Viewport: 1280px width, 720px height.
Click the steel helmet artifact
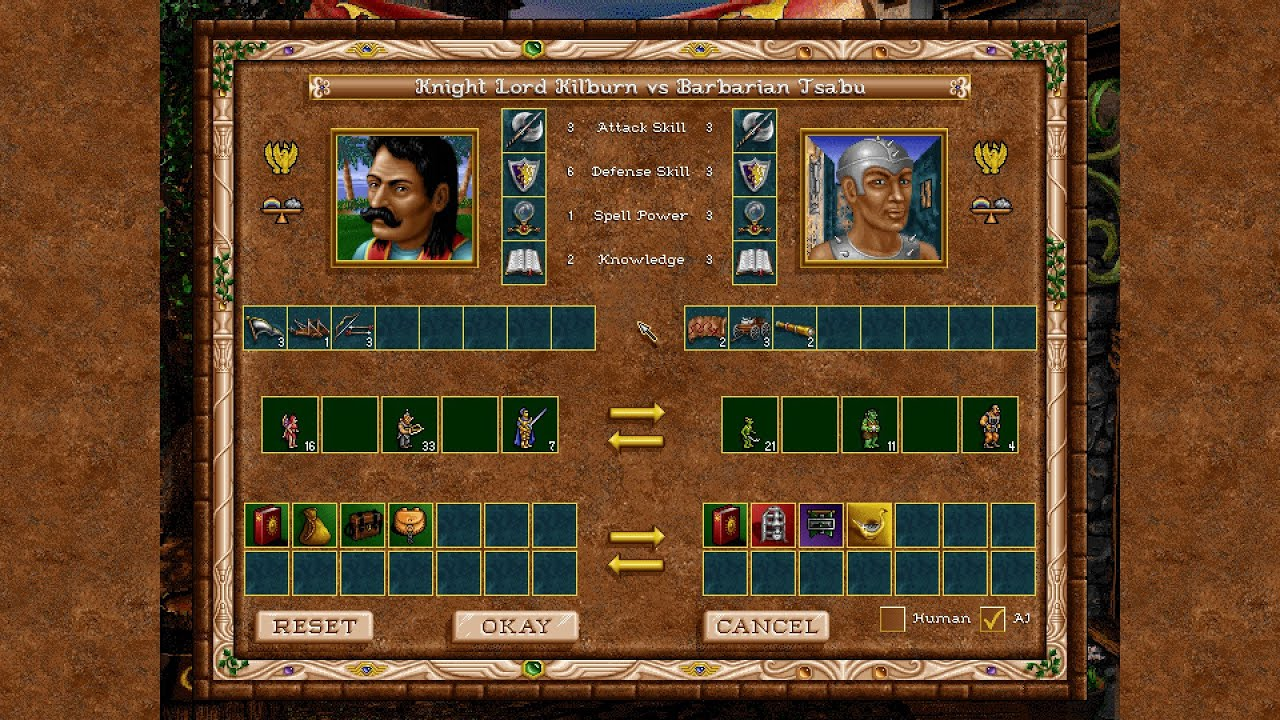(774, 525)
